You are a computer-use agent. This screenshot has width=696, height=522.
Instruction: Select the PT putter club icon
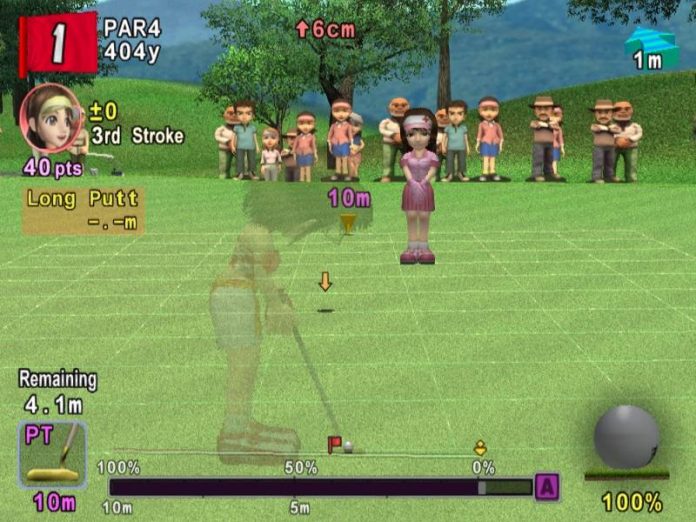coord(52,455)
